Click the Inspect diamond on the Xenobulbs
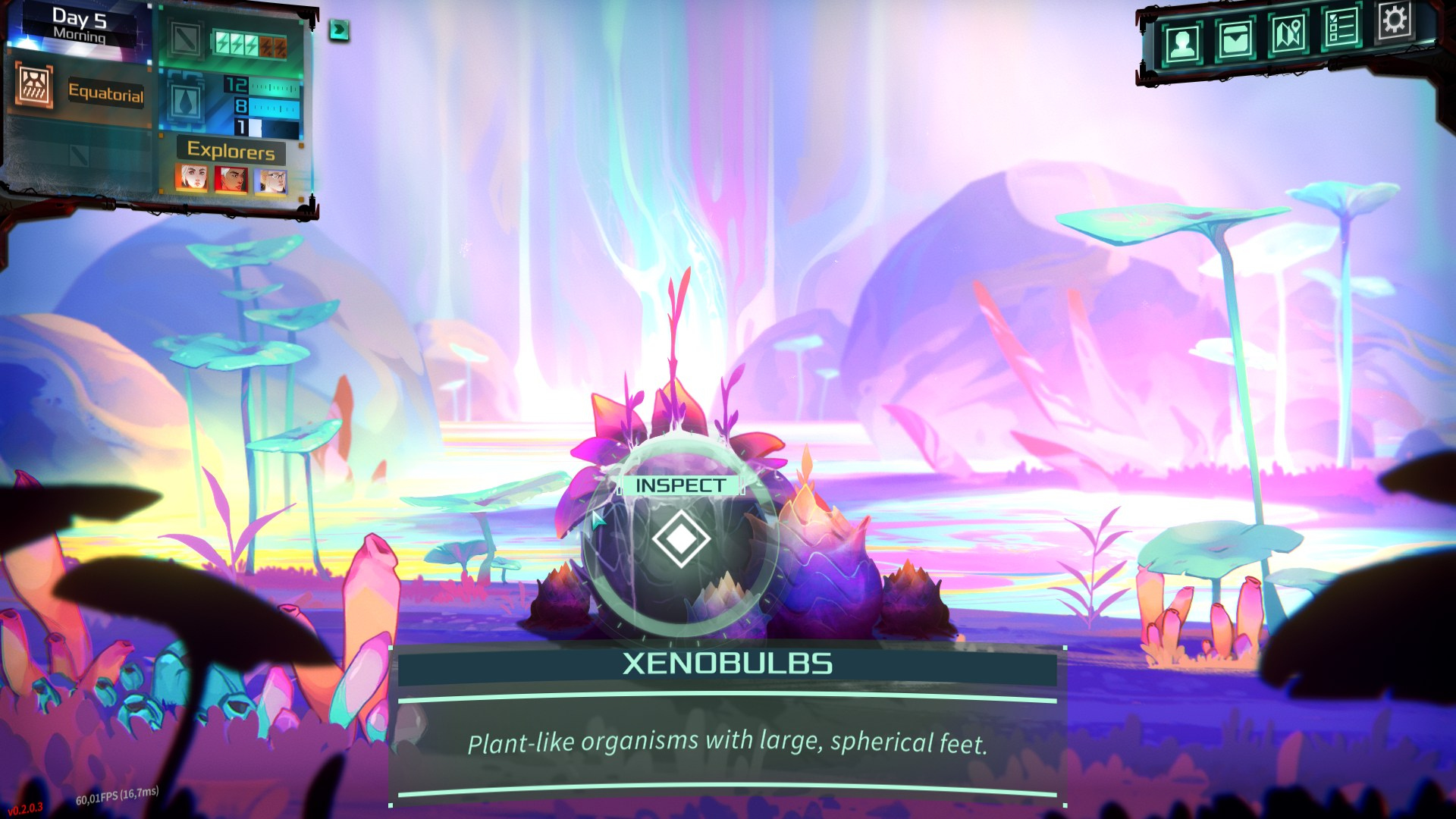The width and height of the screenshot is (1456, 819). click(x=680, y=538)
